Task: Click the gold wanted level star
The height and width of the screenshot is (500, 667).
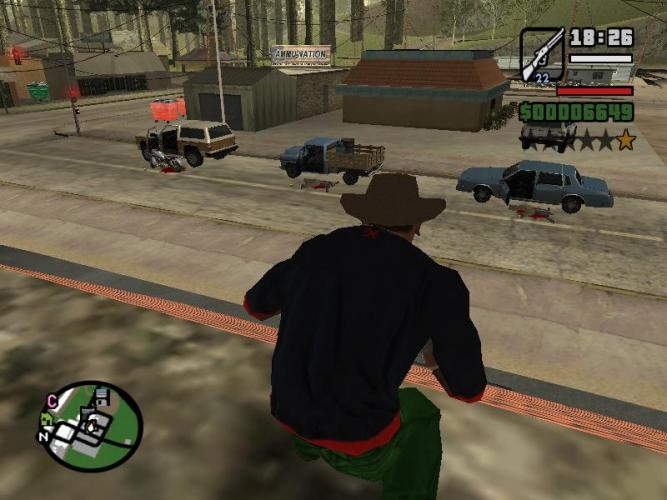Action: click(625, 140)
